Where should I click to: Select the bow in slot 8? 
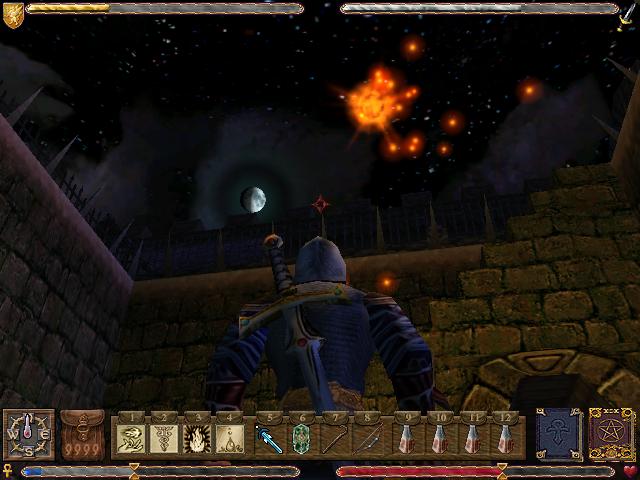coord(367,438)
